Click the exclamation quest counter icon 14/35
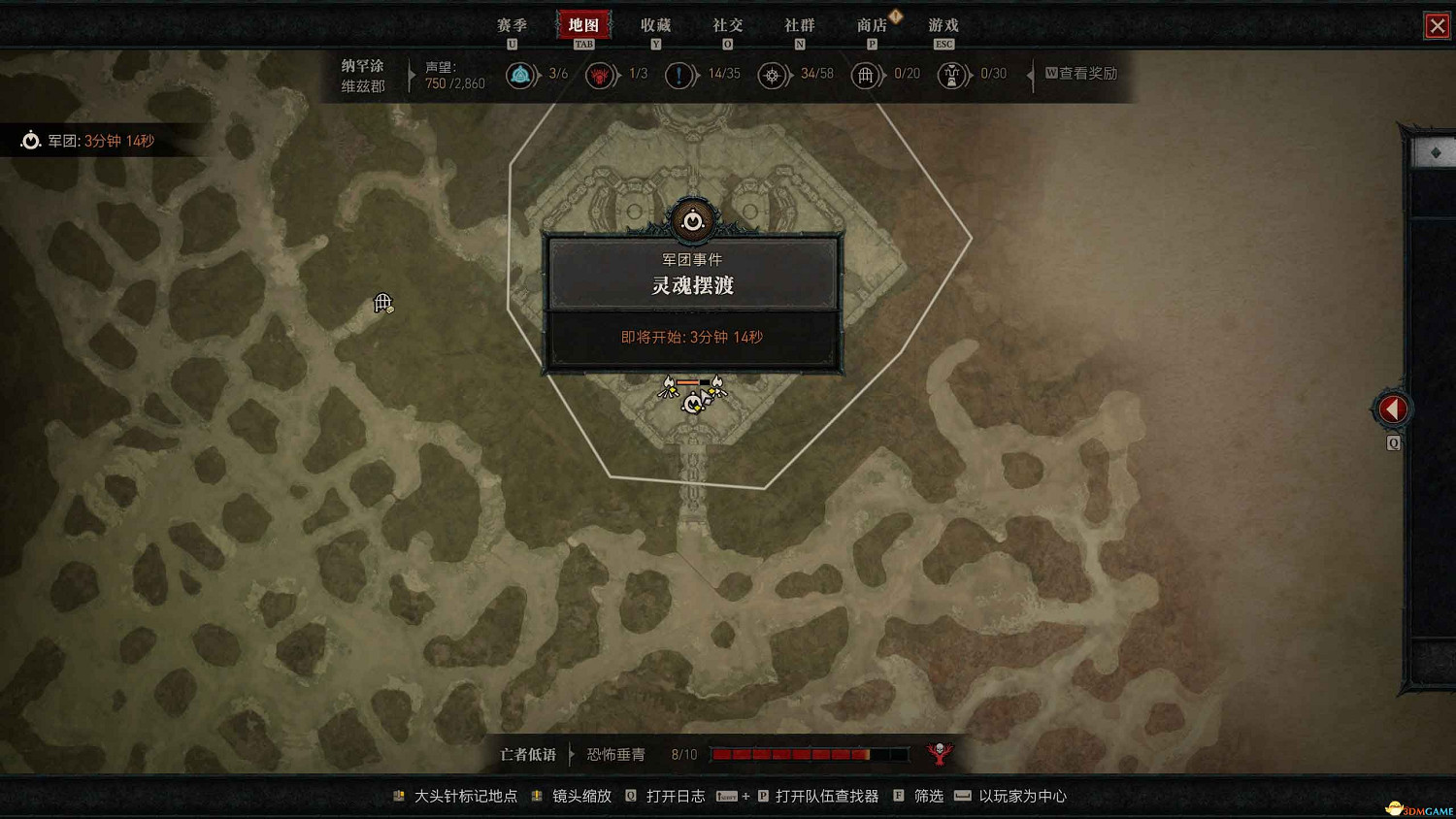The width and height of the screenshot is (1456, 819). [680, 74]
